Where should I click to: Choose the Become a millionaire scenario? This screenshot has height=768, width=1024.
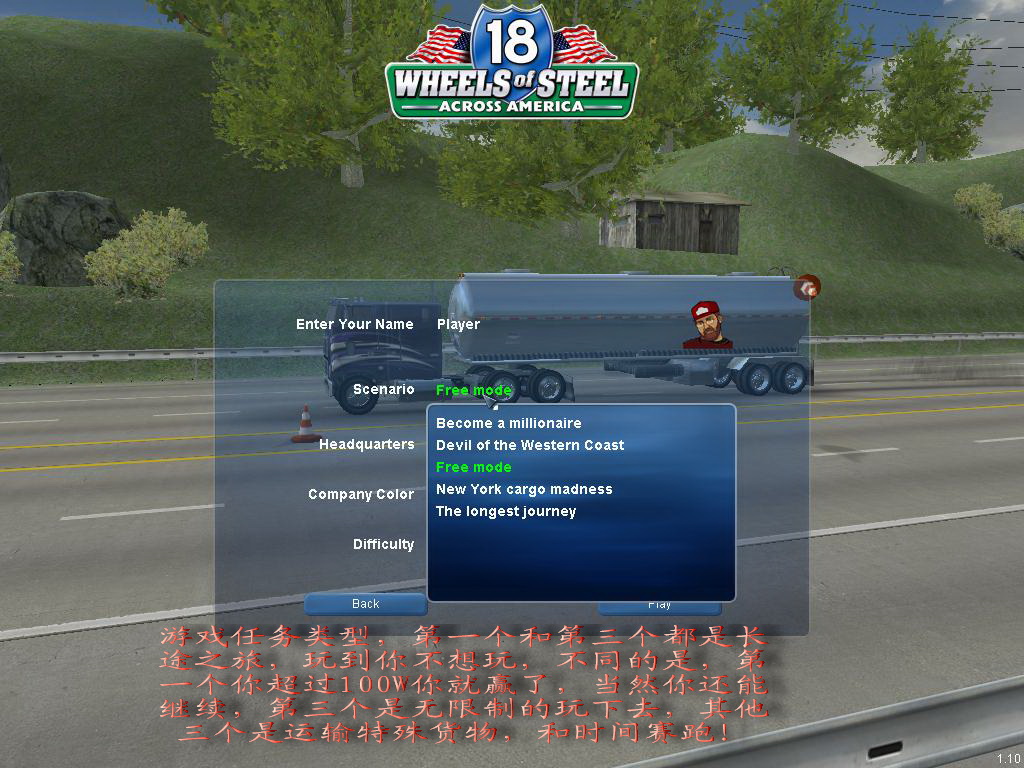click(508, 423)
